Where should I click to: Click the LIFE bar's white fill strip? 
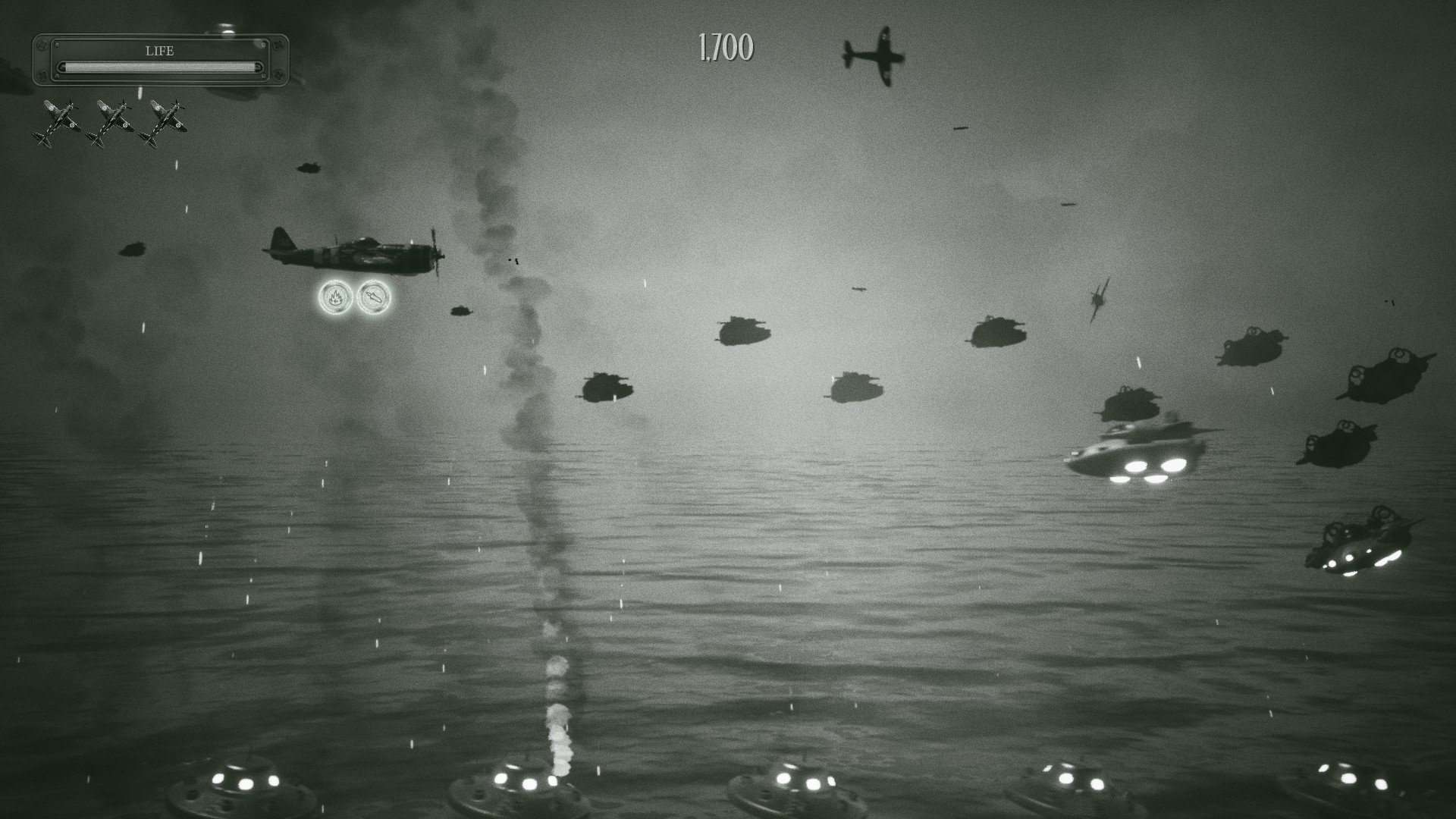[x=158, y=67]
